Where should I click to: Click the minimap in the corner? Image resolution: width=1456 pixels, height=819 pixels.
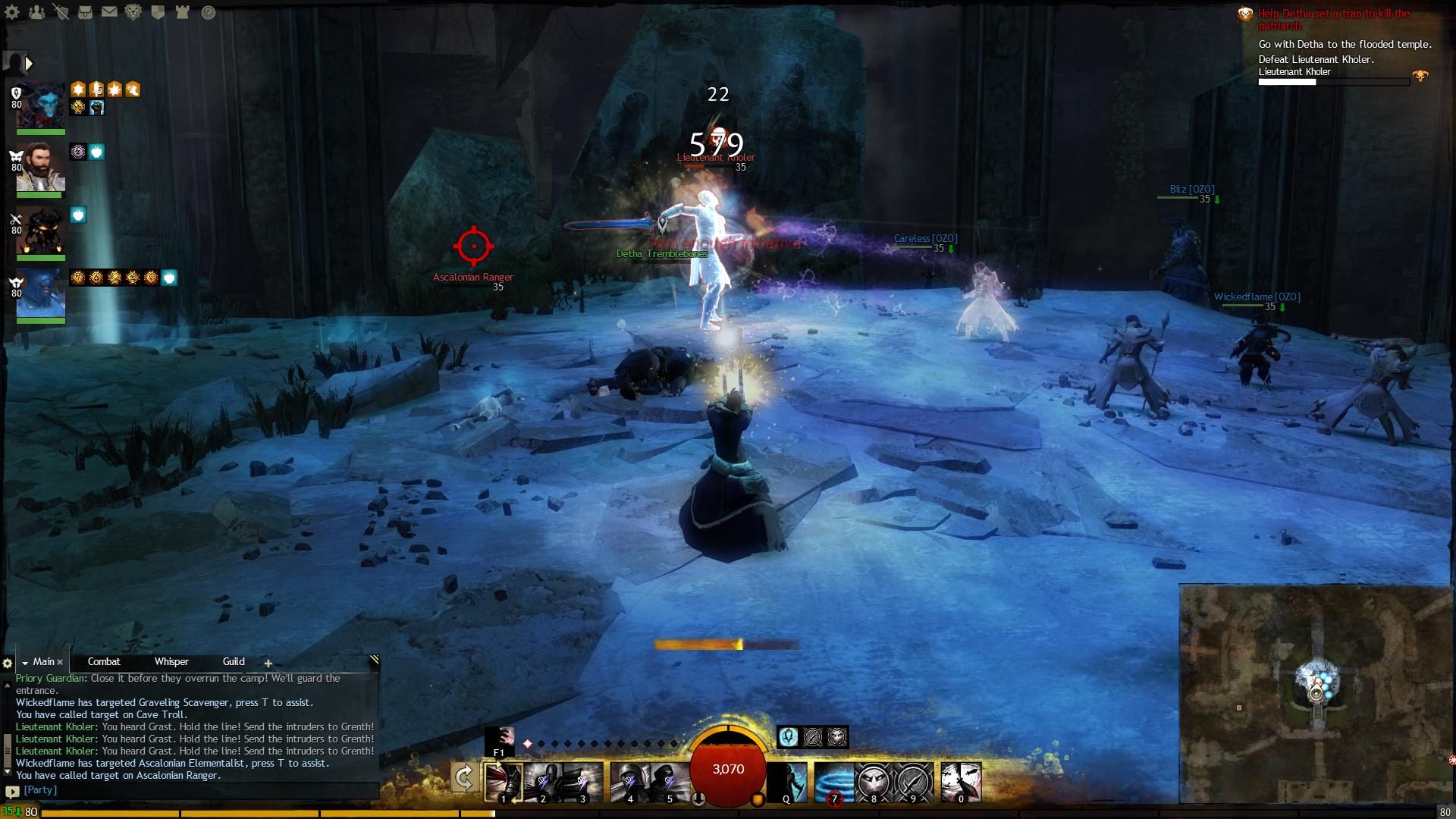tap(1316, 692)
